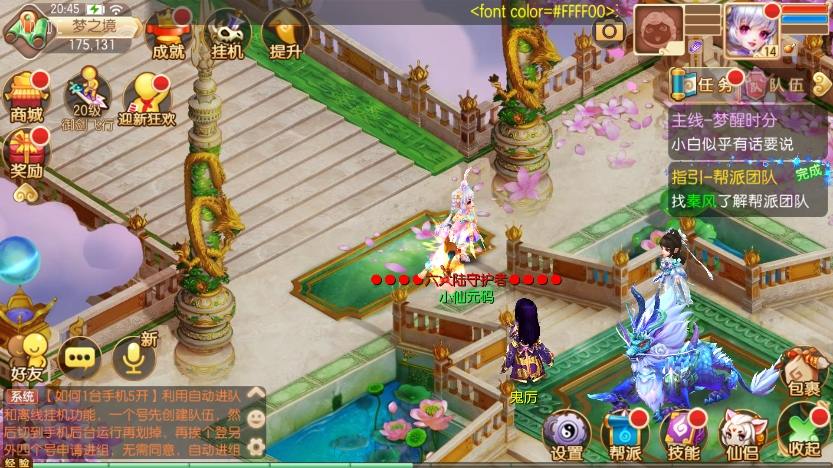
Task: Open the 帮派 guild menu
Action: coord(625,434)
